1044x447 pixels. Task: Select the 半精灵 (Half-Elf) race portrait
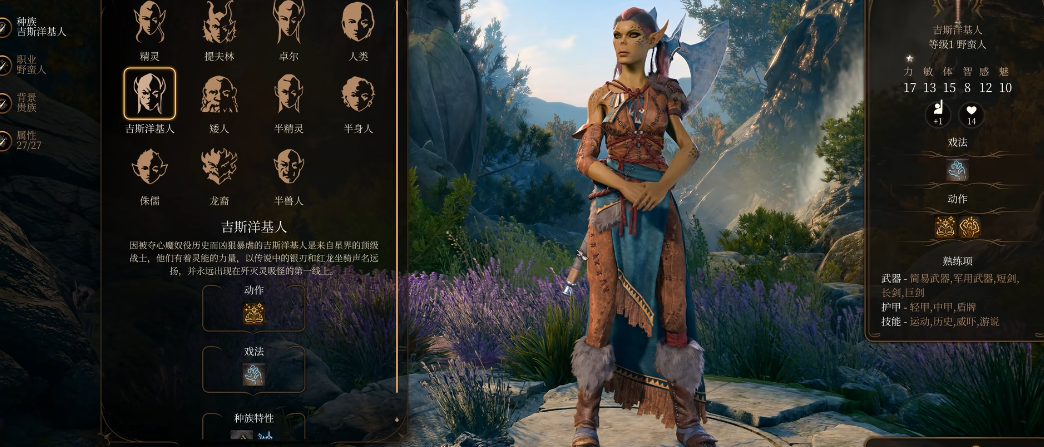tap(288, 94)
